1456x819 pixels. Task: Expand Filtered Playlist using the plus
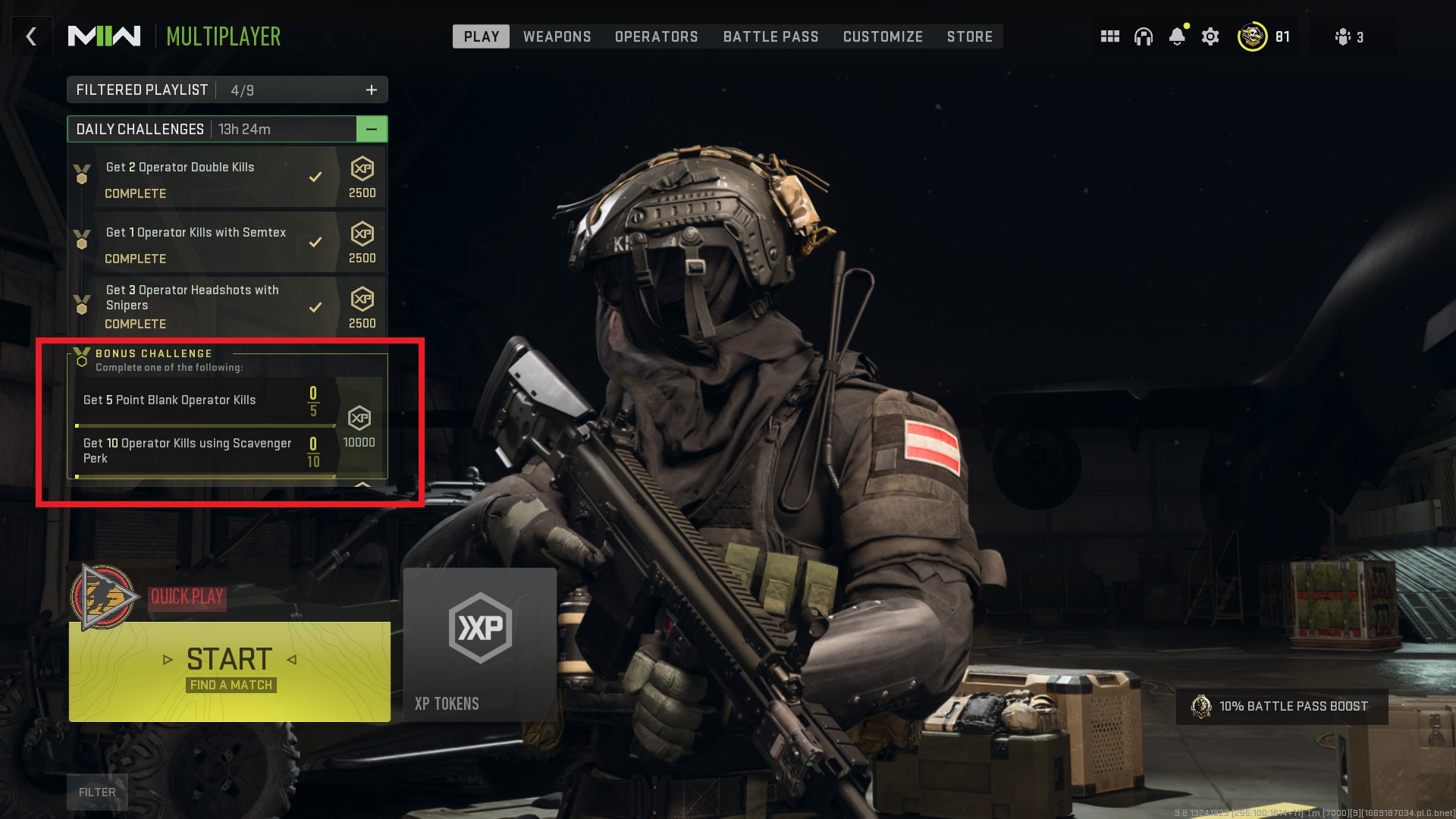point(371,89)
